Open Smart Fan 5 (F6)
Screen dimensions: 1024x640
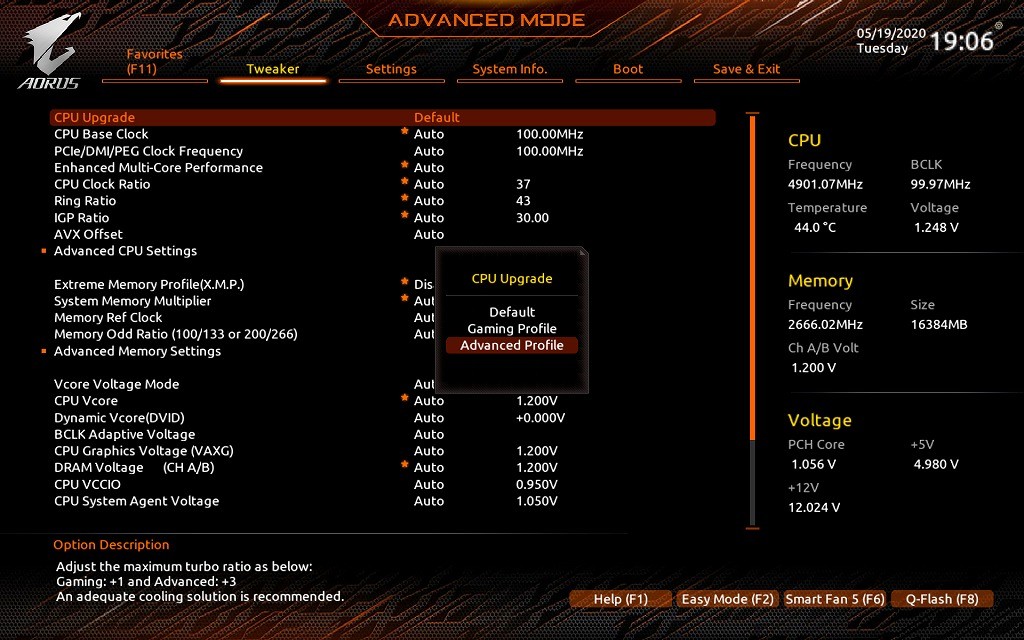click(x=835, y=599)
